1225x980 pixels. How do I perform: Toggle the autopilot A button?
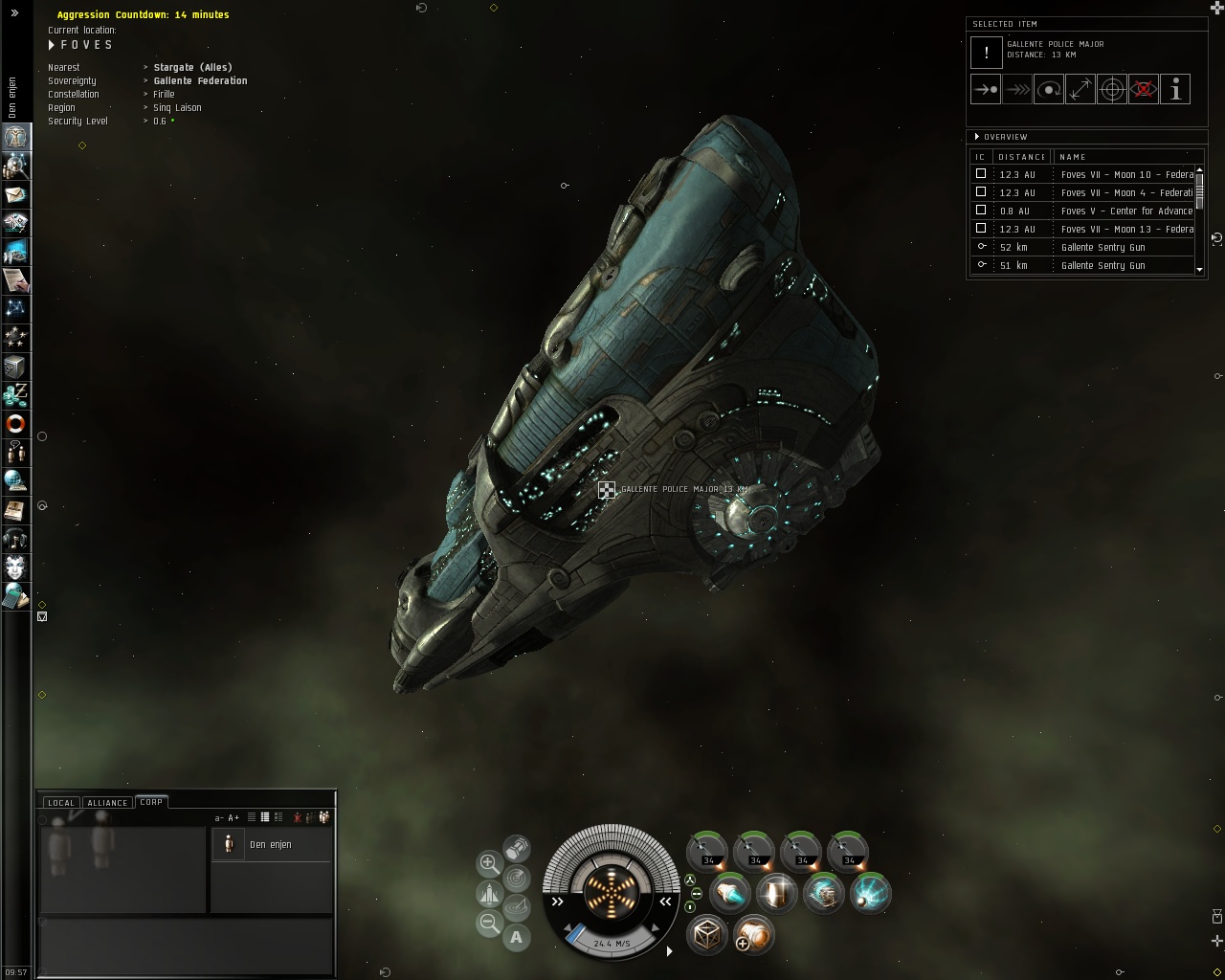(517, 937)
